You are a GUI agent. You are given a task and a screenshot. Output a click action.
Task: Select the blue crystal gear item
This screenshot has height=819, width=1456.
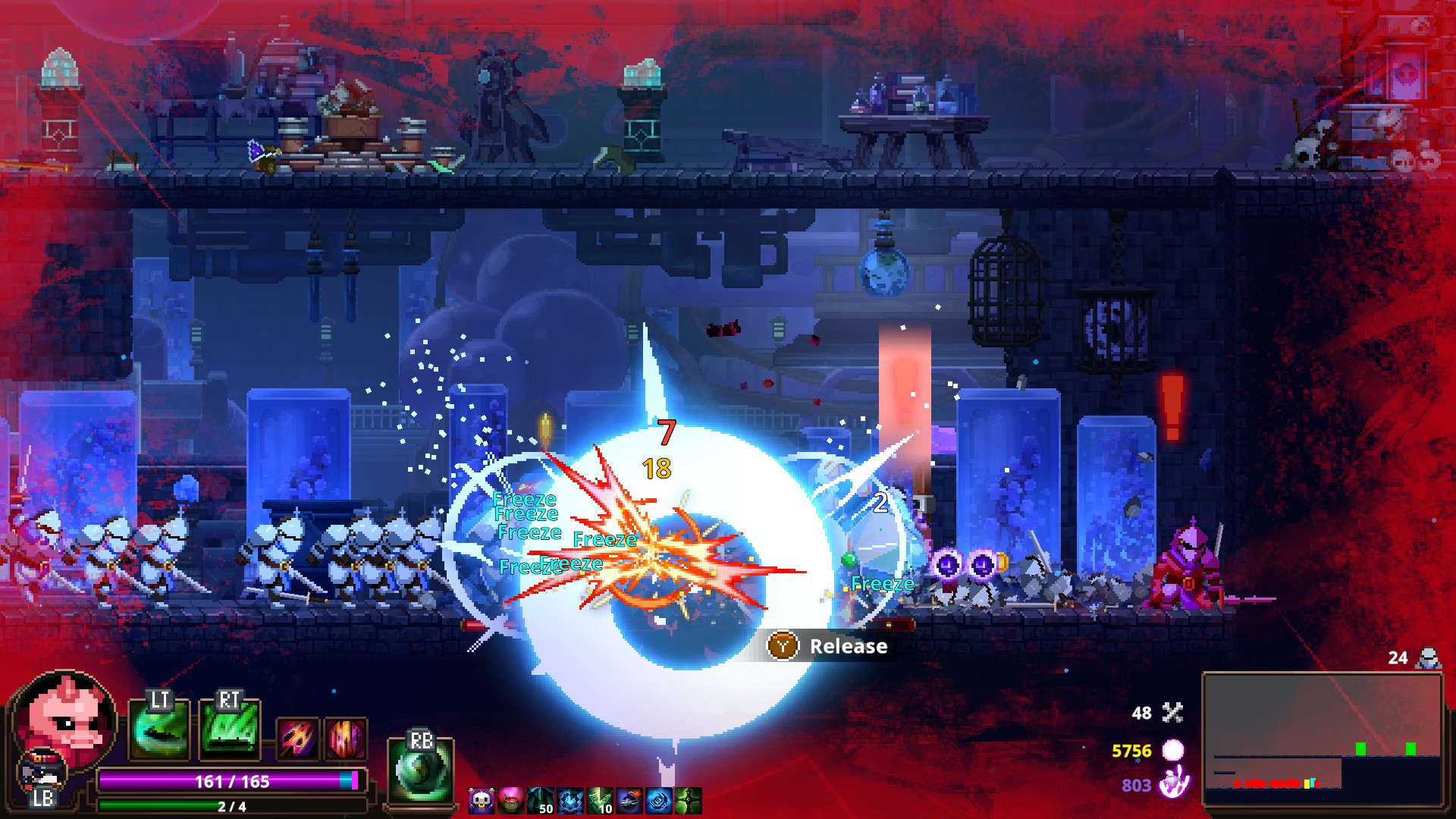[570, 801]
